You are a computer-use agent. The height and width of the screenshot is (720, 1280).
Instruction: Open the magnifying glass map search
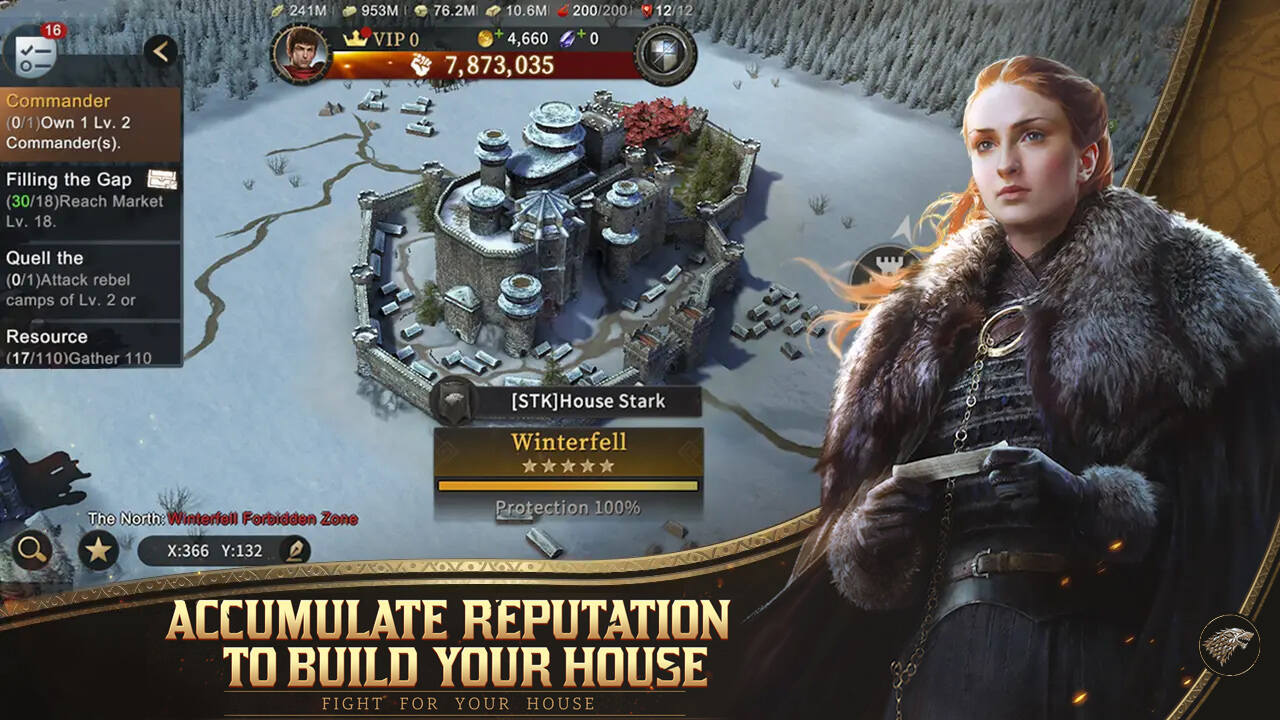33,549
